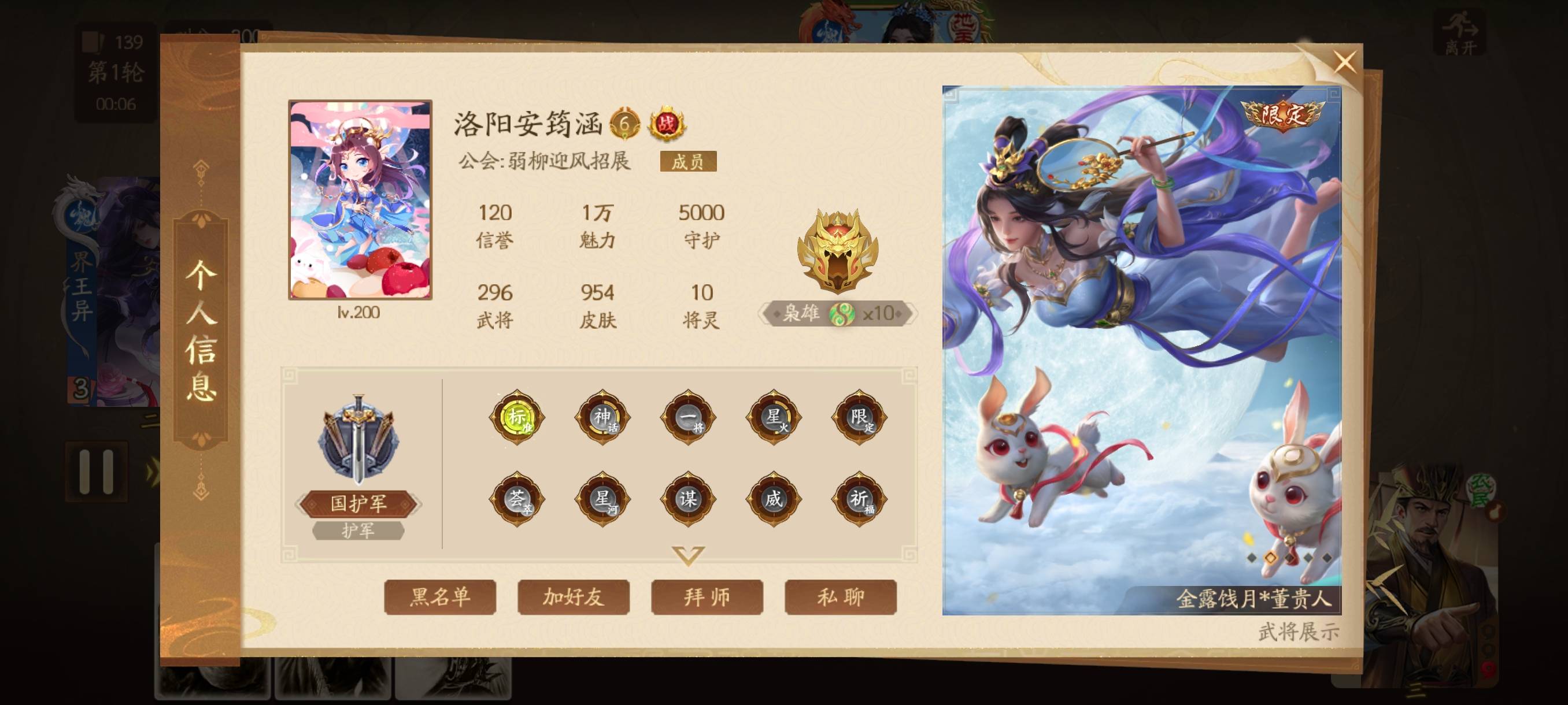This screenshot has height=705, width=1568.
Task: Send friend request with 加好友
Action: click(573, 597)
